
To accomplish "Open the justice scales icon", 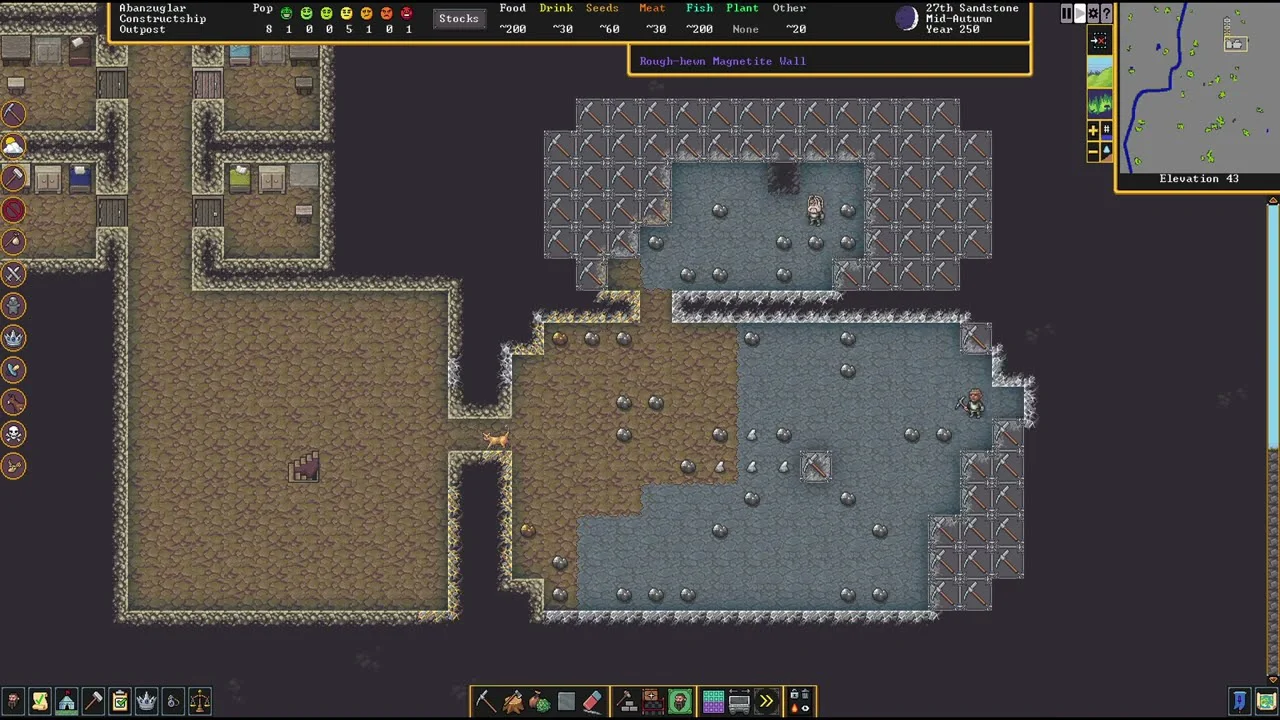I will (x=200, y=702).
